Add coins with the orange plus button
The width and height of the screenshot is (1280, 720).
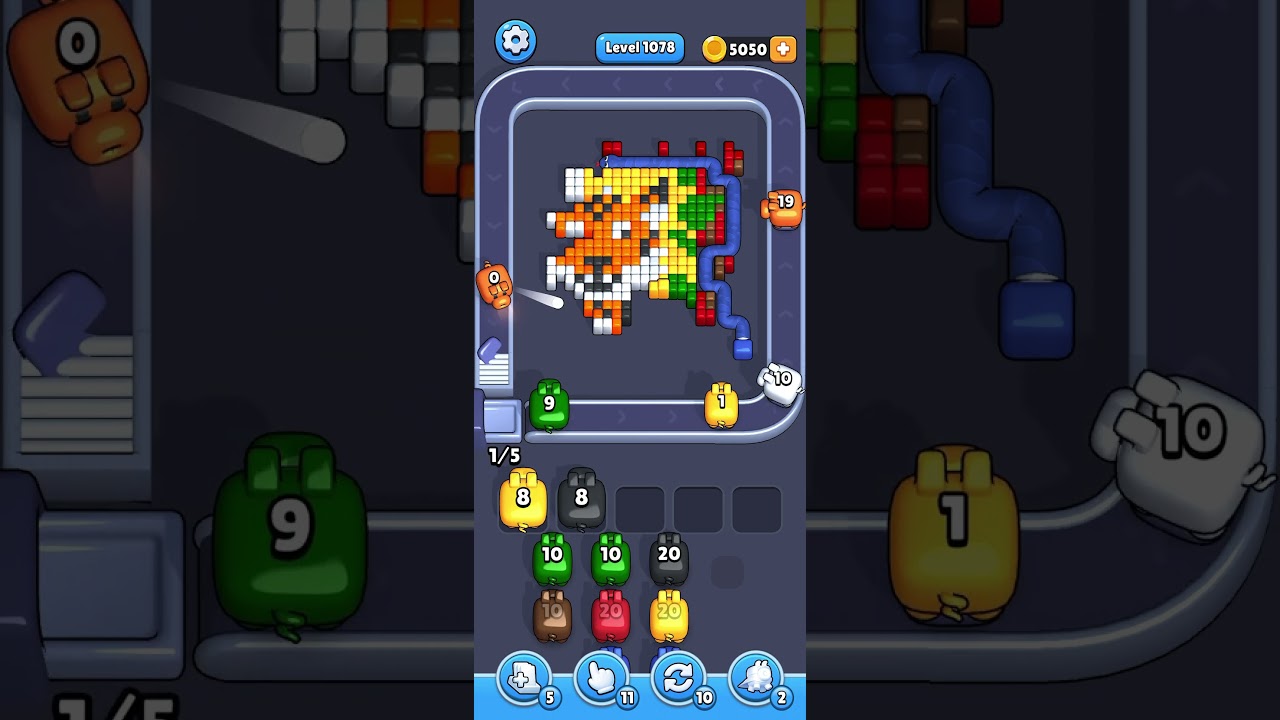(x=783, y=49)
